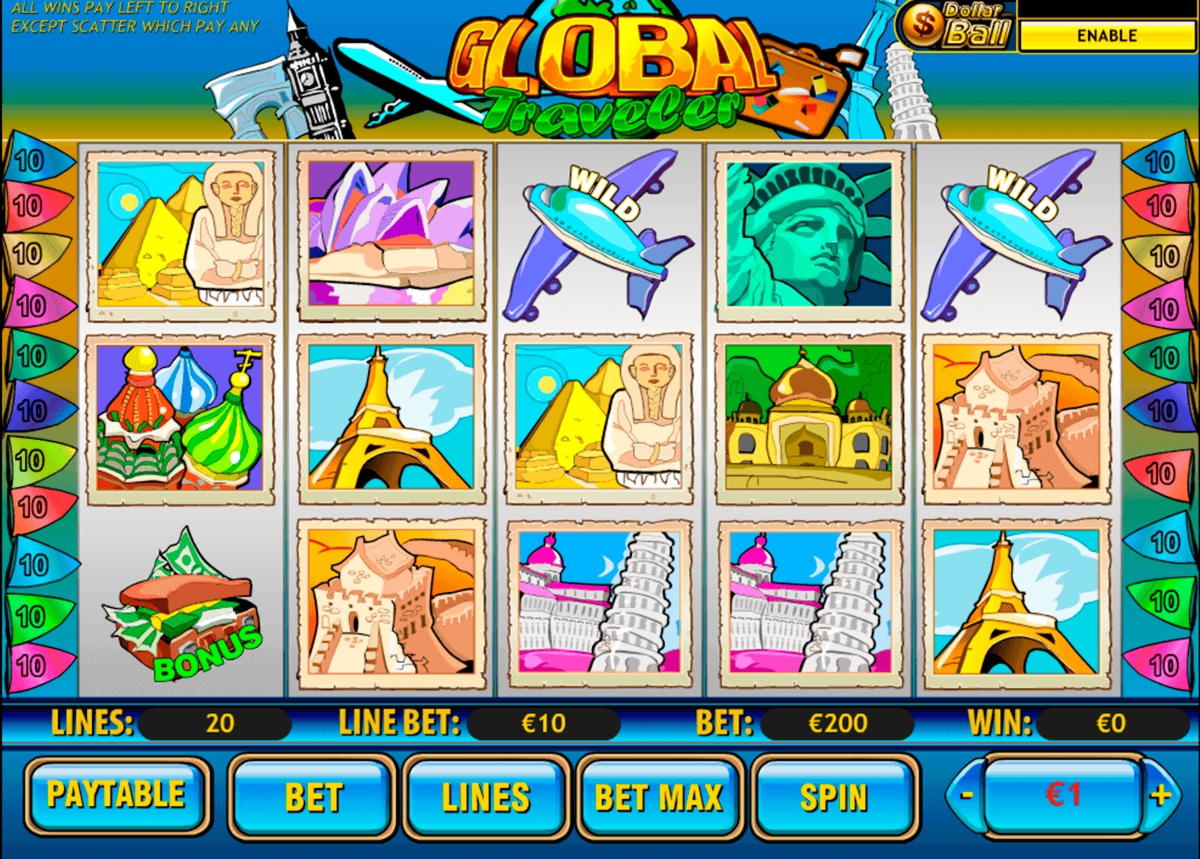Spin the reels
The width and height of the screenshot is (1200, 859).
click(x=834, y=797)
